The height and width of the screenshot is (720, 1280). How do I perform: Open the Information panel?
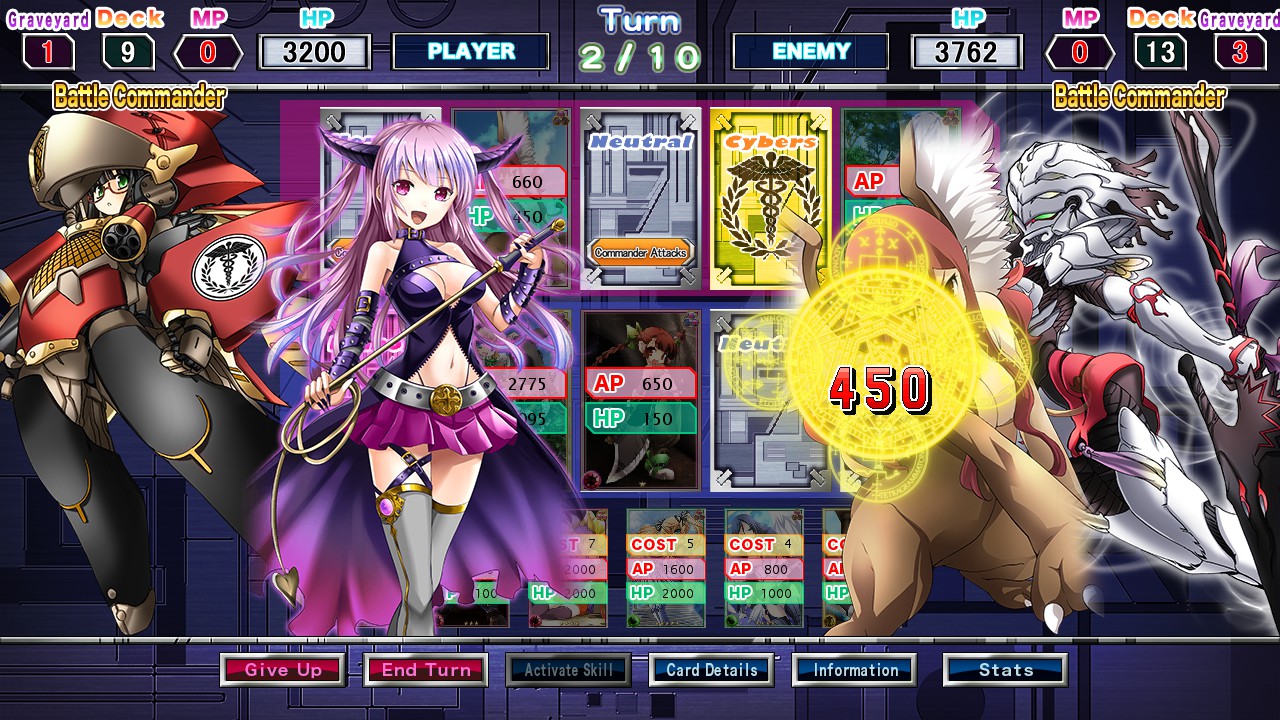(x=855, y=670)
